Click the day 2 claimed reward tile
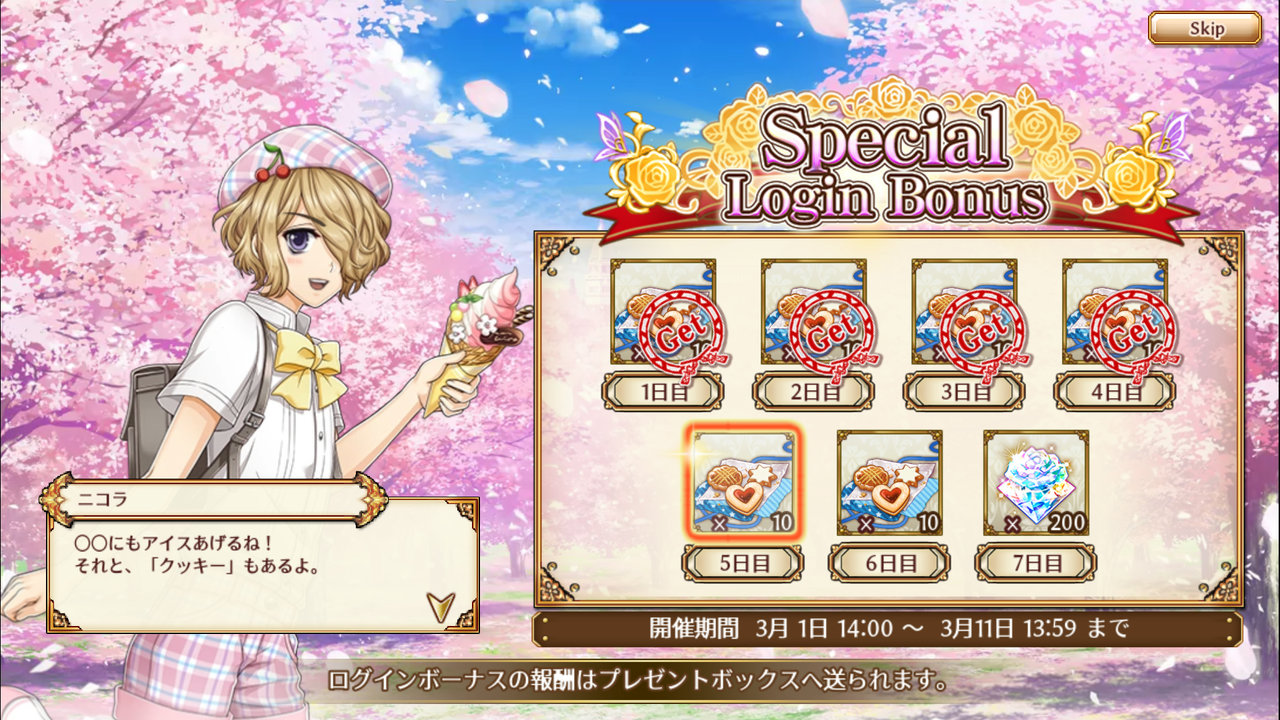The image size is (1280, 720). pos(813,312)
